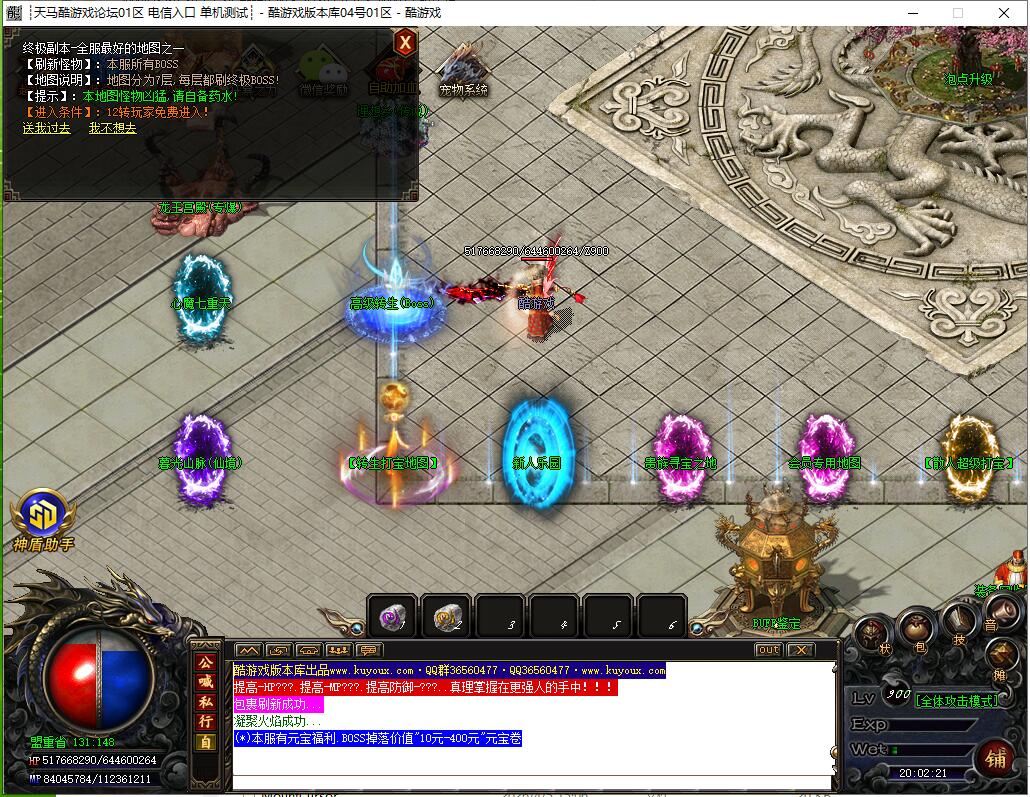Image resolution: width=1030 pixels, height=797 pixels.
Task: Select the 行 guild chat channel
Action: pyautogui.click(x=205, y=721)
